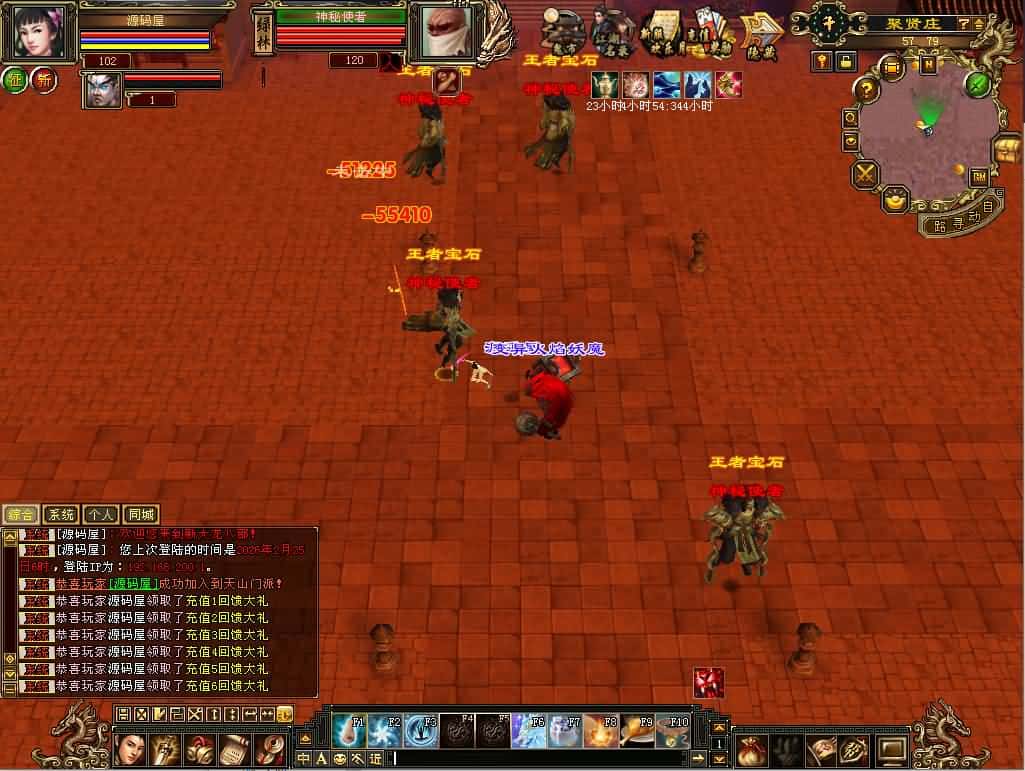The image size is (1025, 771).
Task: Open the money bag inventory icon
Action: point(752,749)
